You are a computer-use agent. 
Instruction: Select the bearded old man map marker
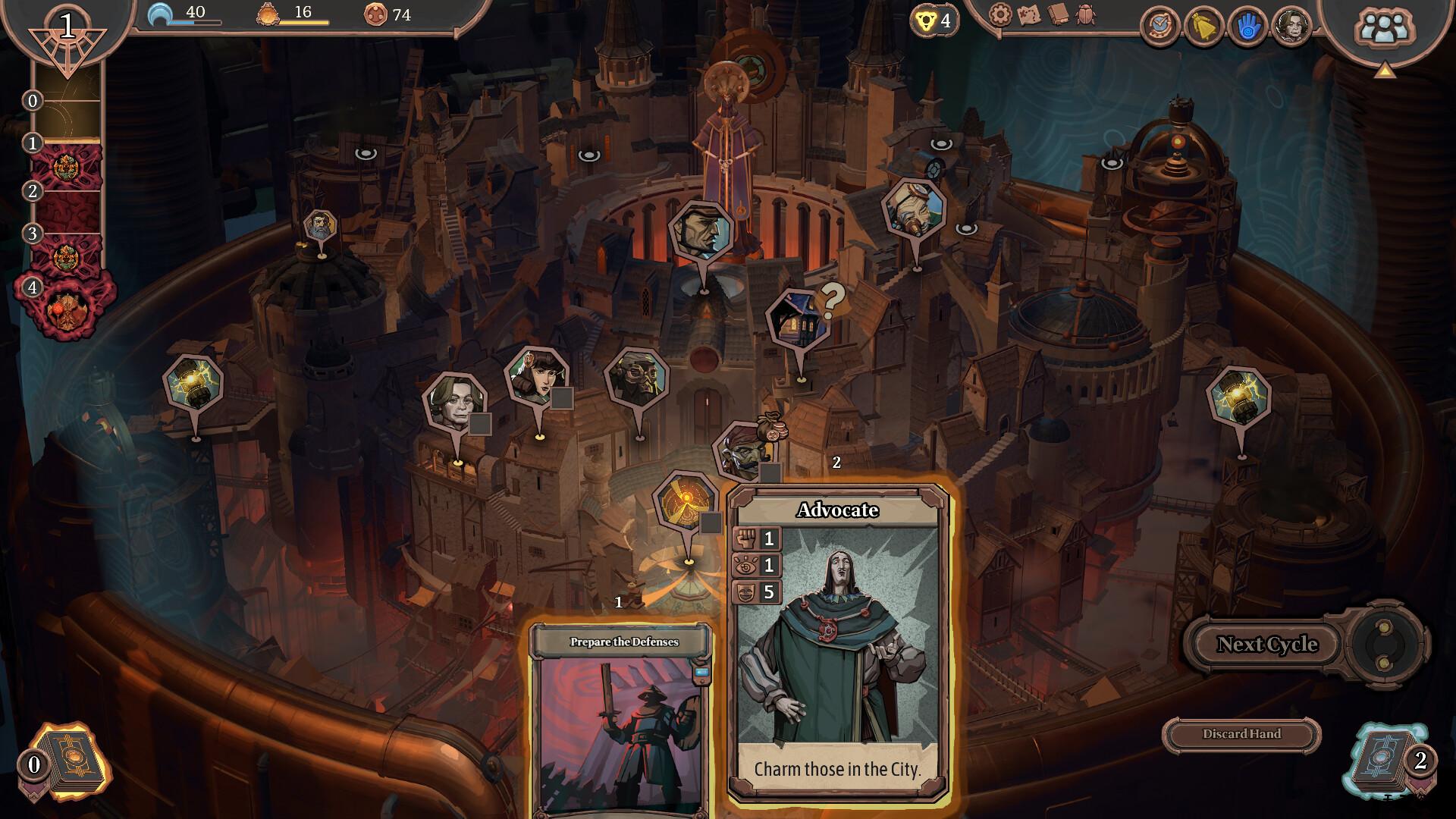(320, 227)
